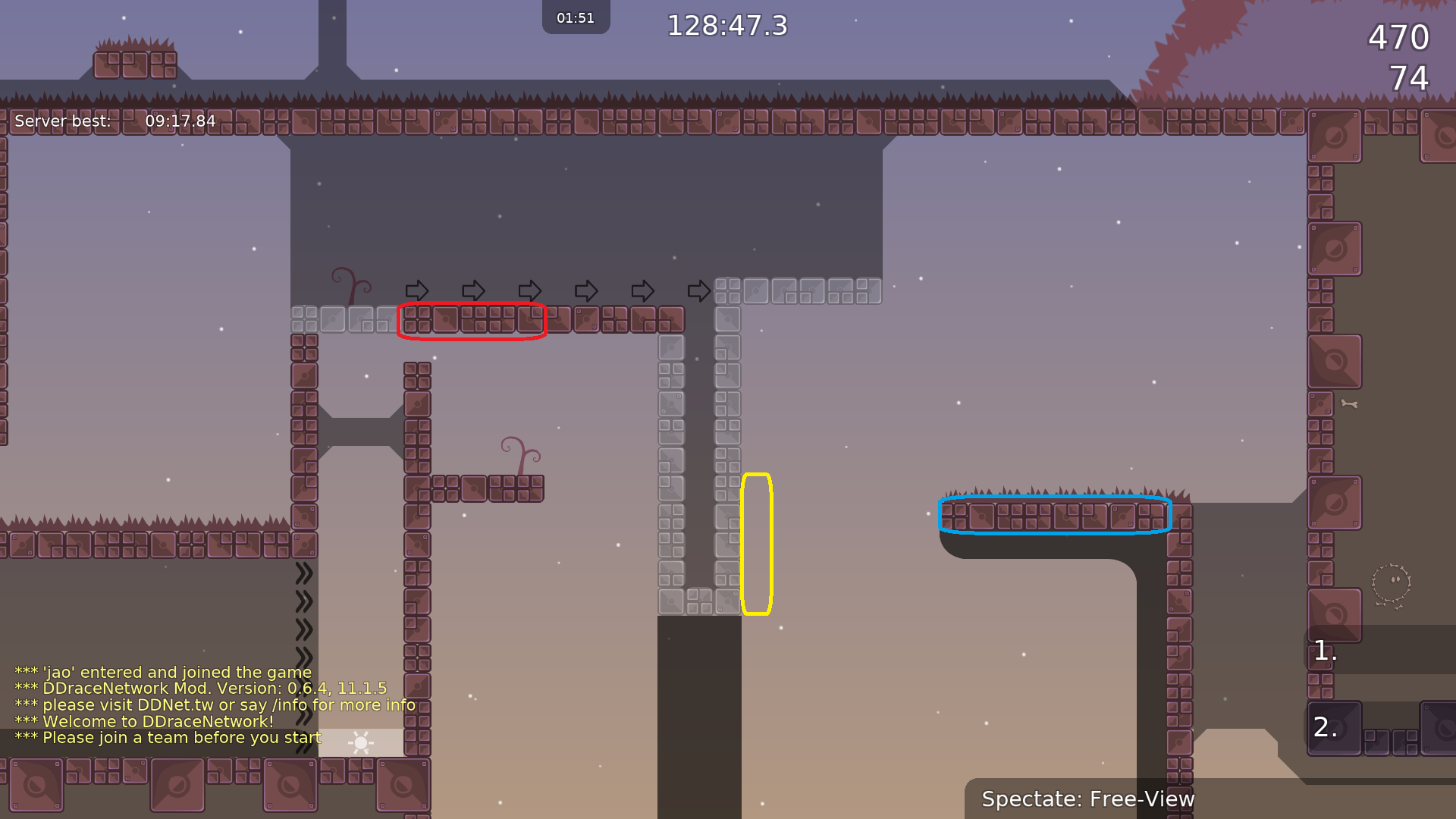Open the round timer badge showing 01:51
This screenshot has width=1456, height=819.
click(x=576, y=17)
